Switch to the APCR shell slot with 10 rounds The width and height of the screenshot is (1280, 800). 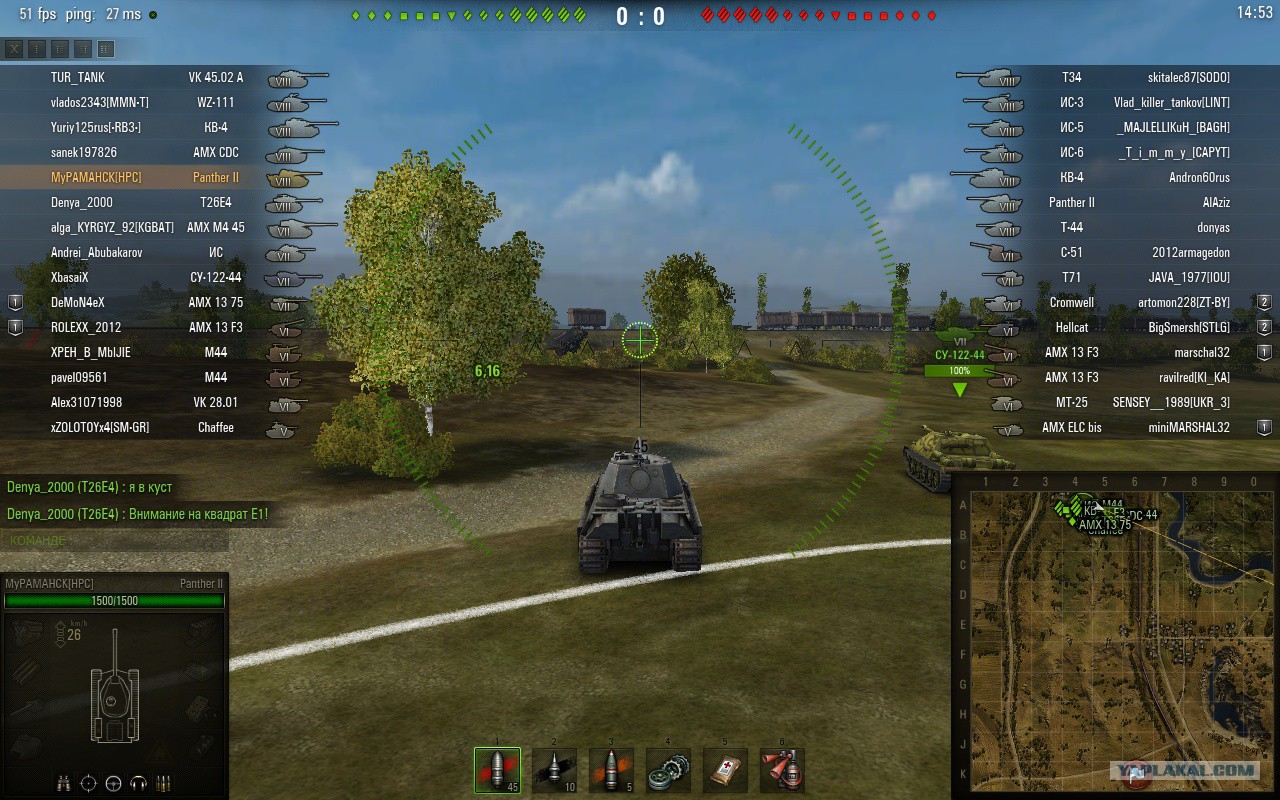pyautogui.click(x=554, y=770)
